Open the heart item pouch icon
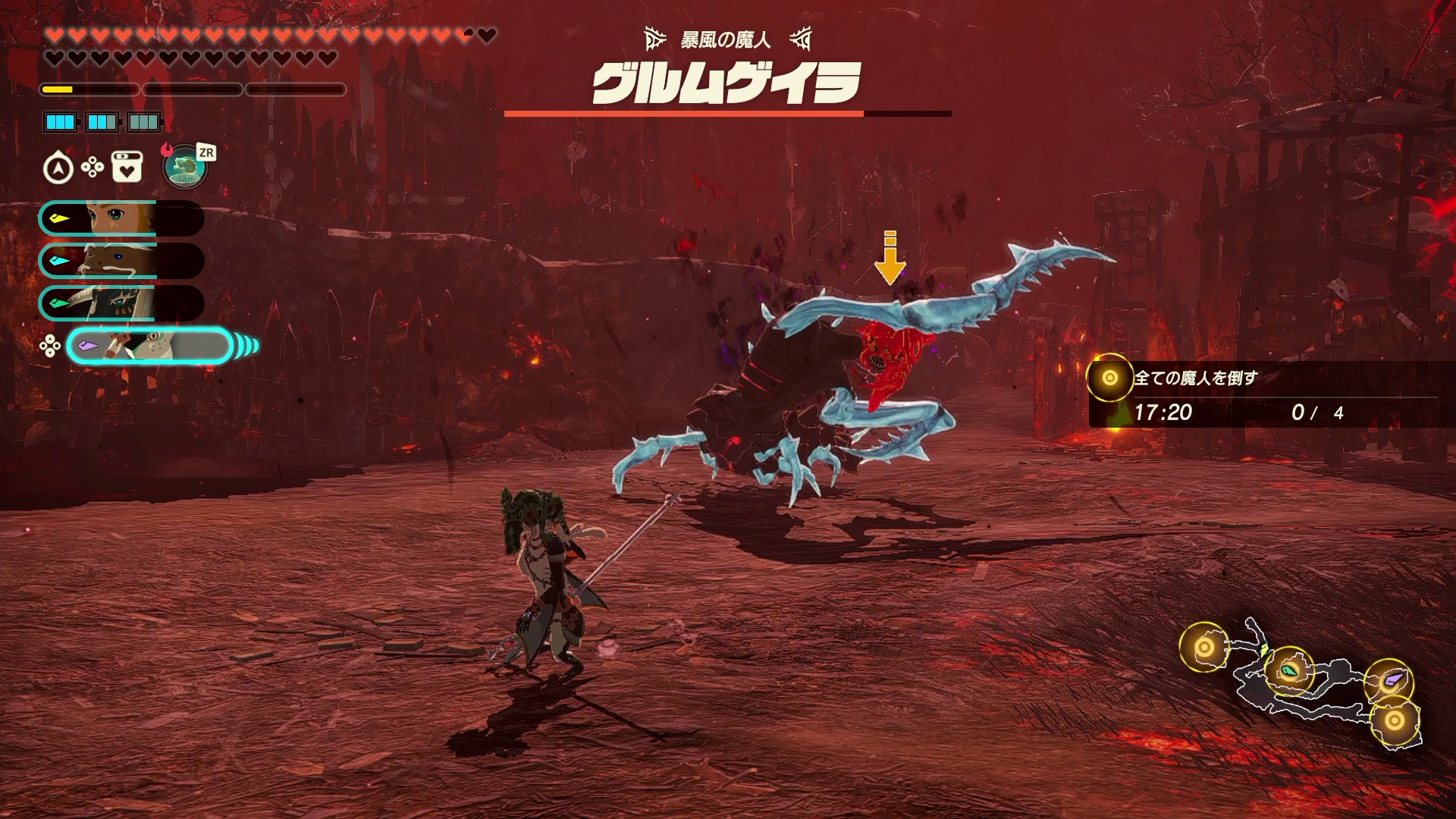 point(127,168)
